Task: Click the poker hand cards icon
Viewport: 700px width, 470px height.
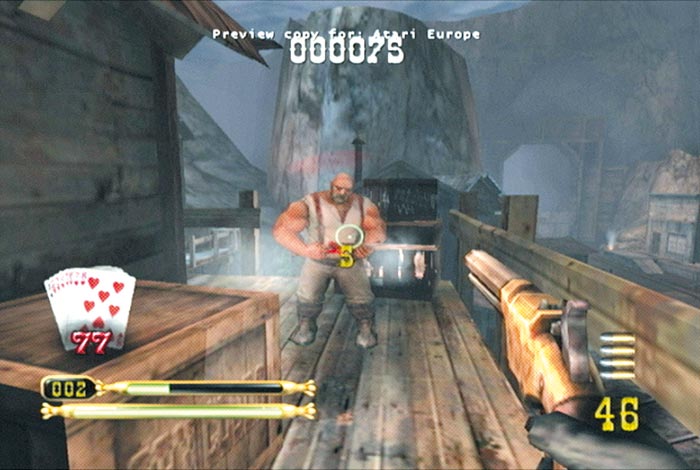Action: [x=91, y=305]
